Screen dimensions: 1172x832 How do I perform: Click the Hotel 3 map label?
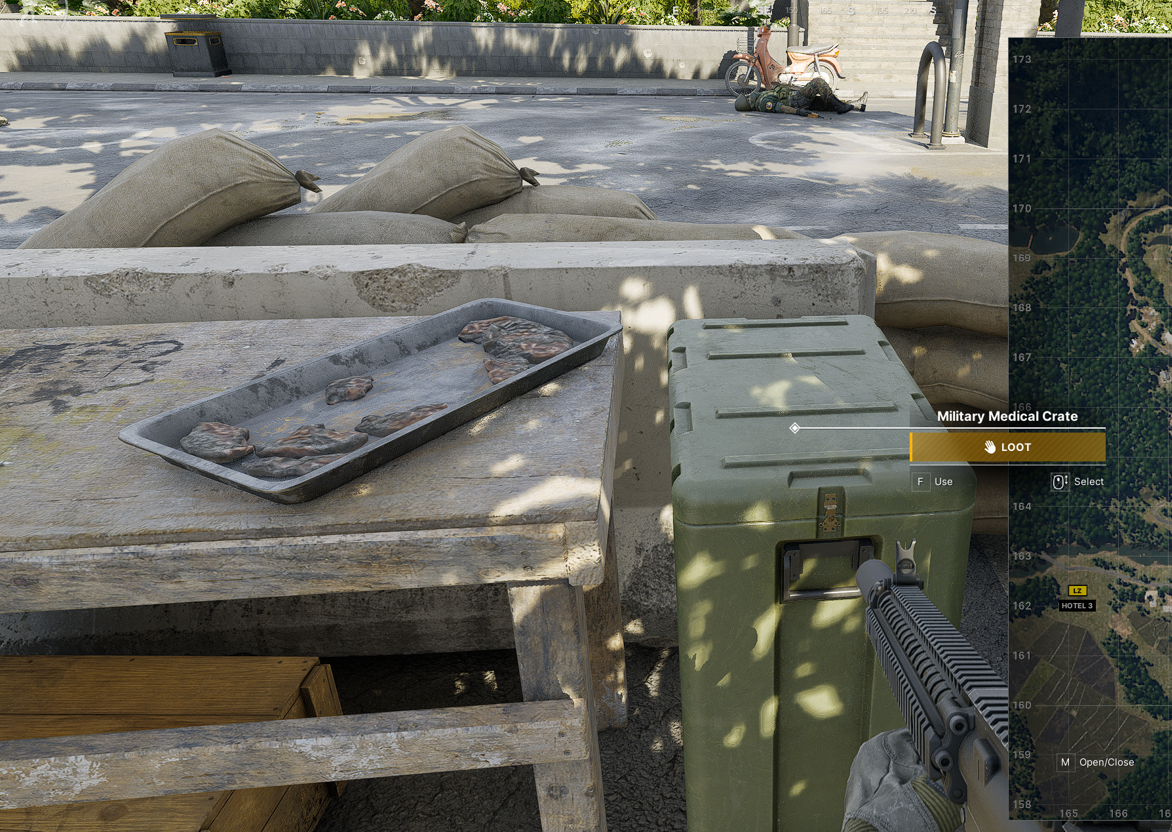pyautogui.click(x=1077, y=606)
